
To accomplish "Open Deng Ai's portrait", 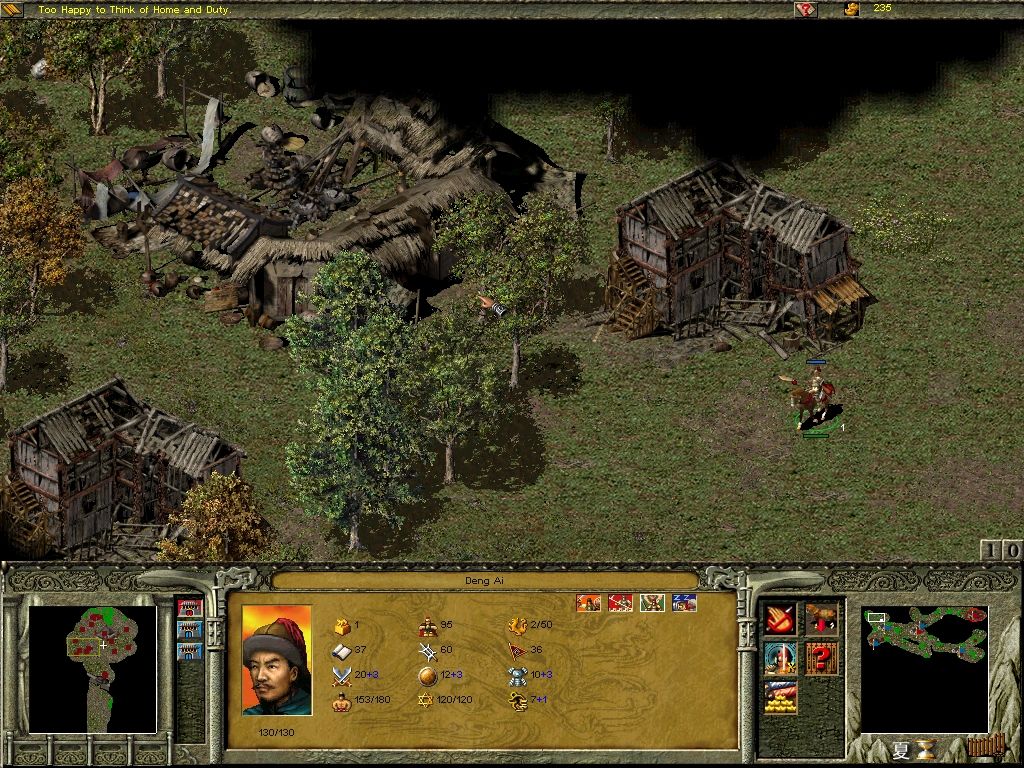I will tap(277, 661).
